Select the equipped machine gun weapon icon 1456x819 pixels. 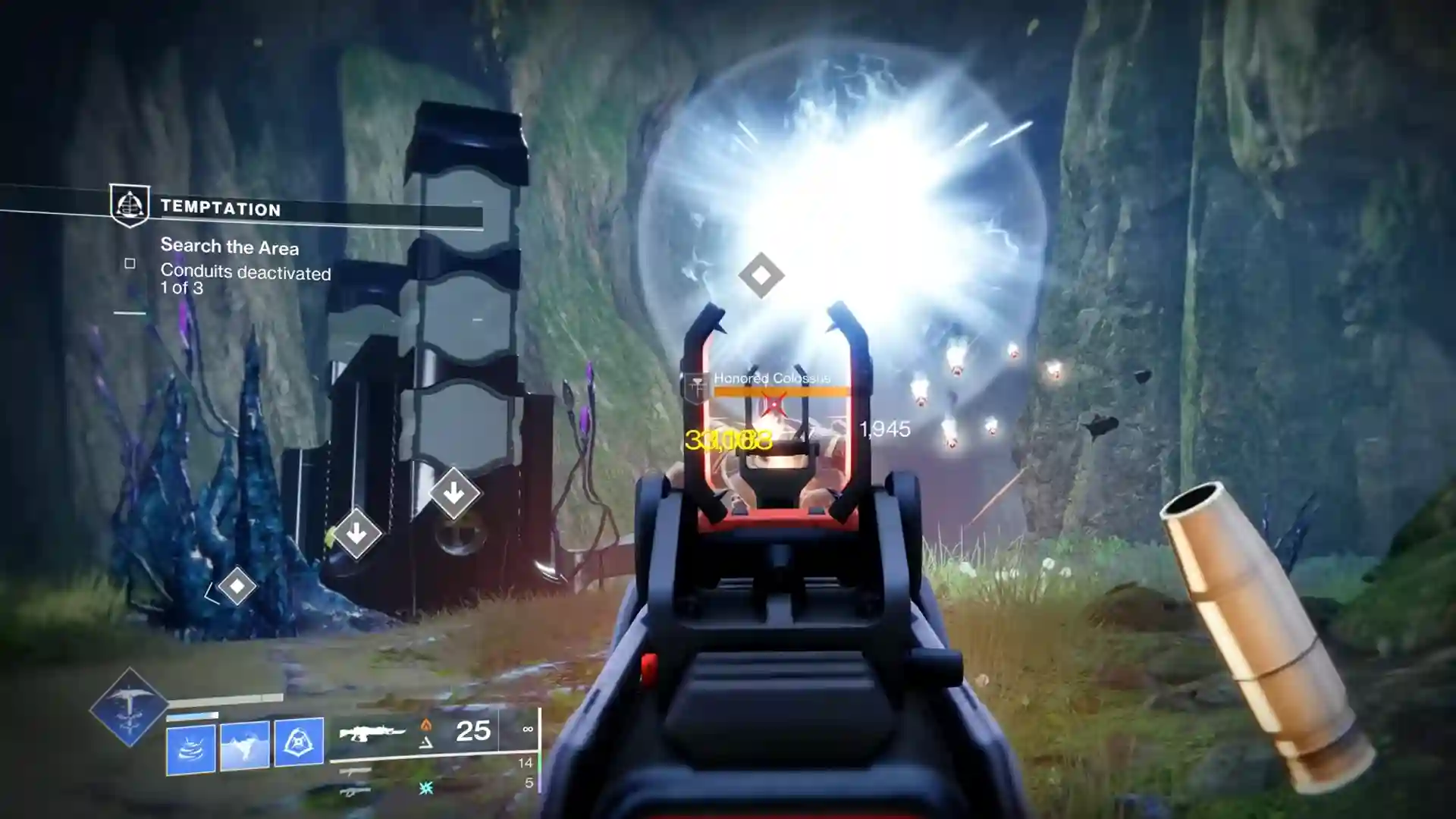(370, 733)
